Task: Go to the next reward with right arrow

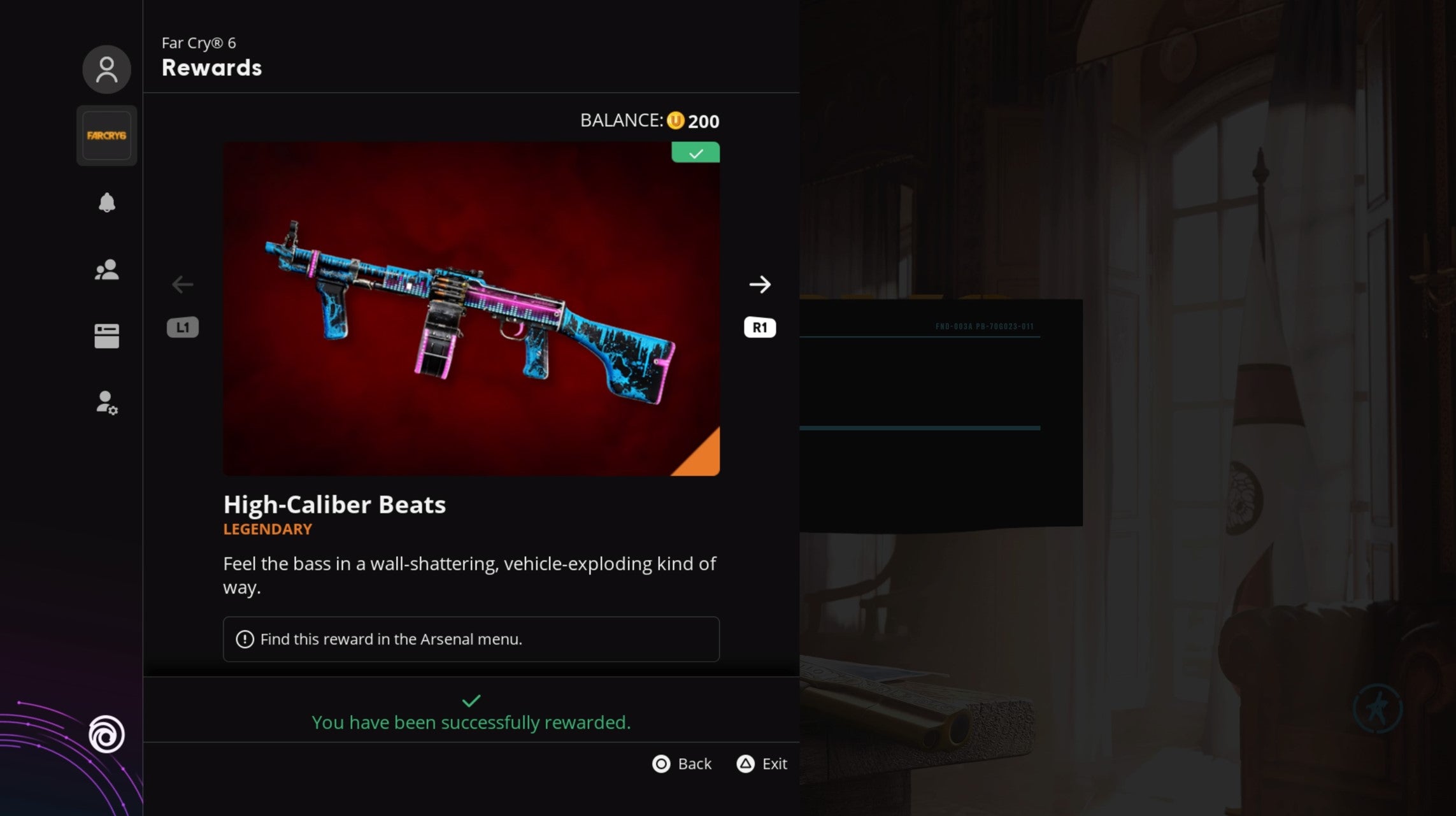Action: point(760,285)
